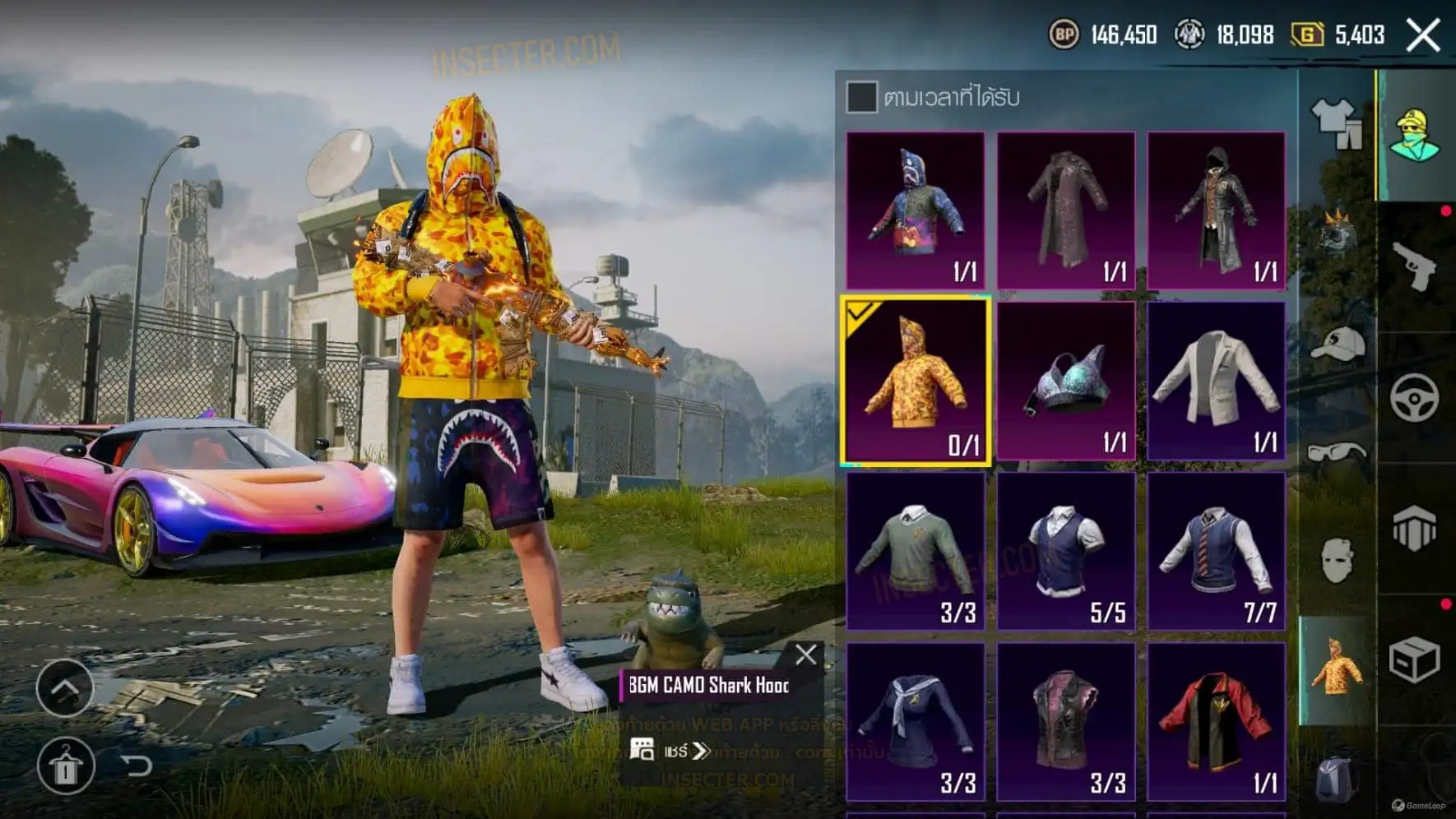The height and width of the screenshot is (819, 1456).
Task: Click the undo arrow button
Action: (137, 766)
